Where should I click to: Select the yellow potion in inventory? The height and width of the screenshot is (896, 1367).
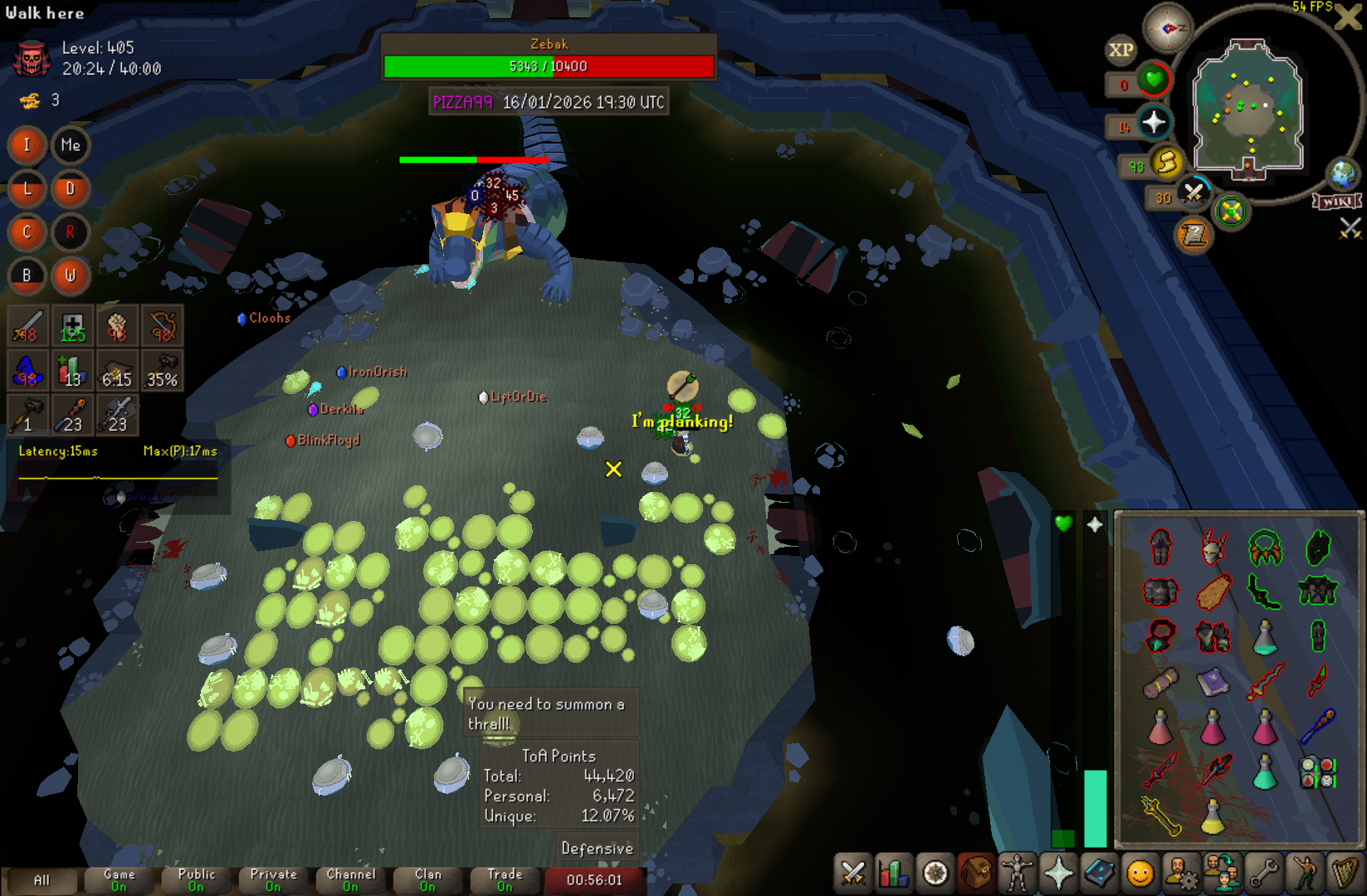pyautogui.click(x=1213, y=817)
